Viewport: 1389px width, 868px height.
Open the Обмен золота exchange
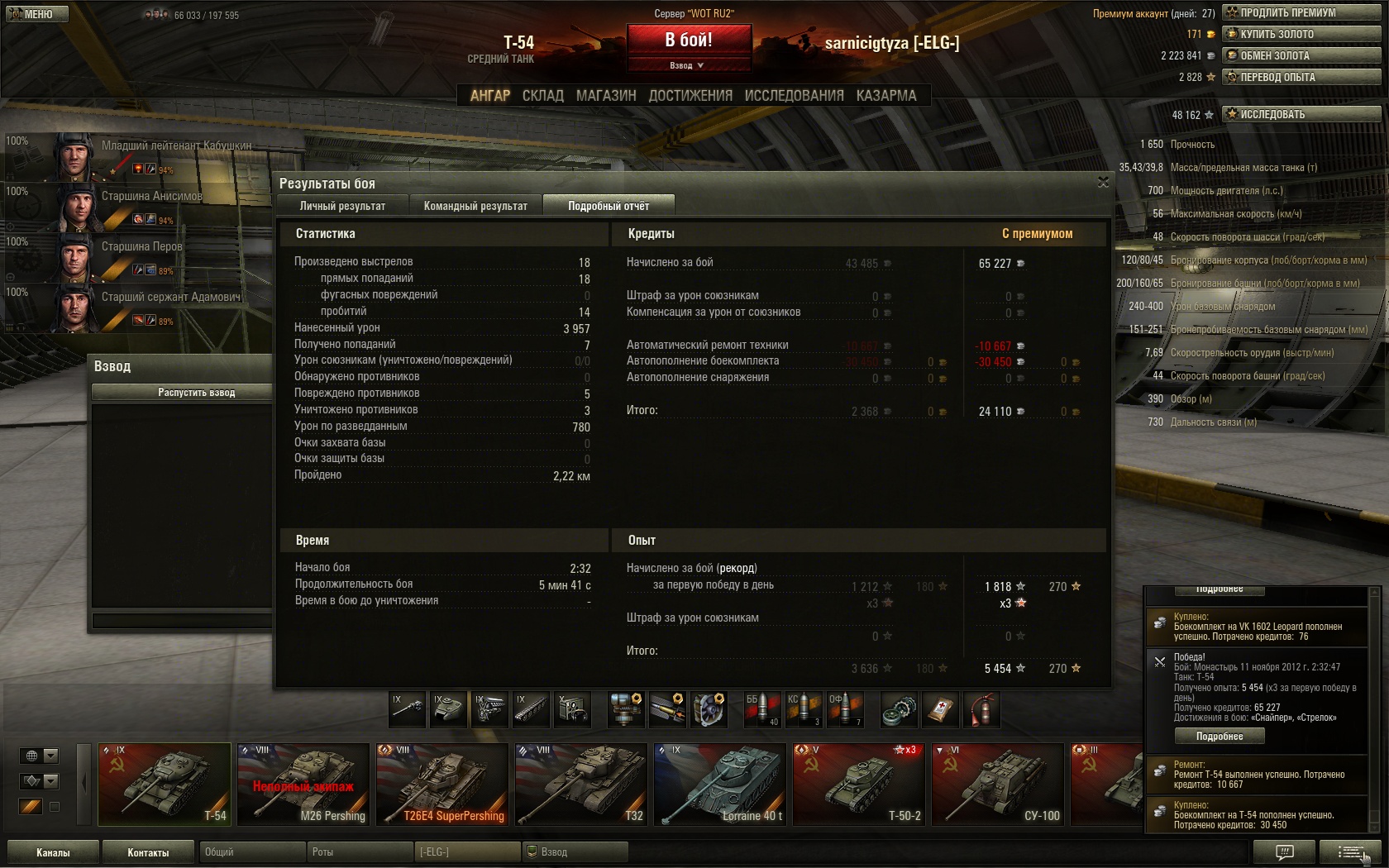pyautogui.click(x=1301, y=55)
